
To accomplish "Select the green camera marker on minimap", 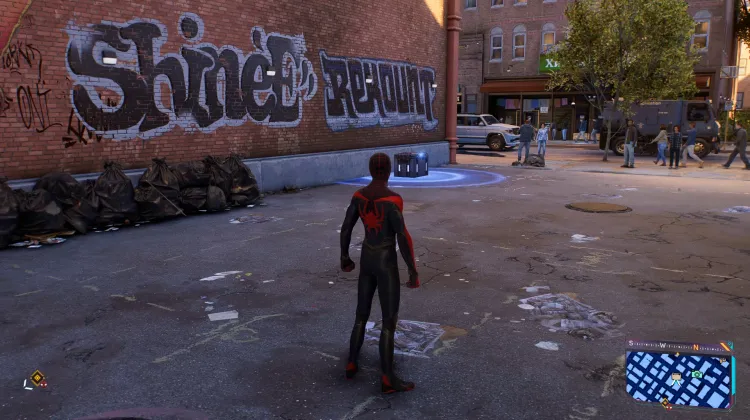I will point(697,374).
